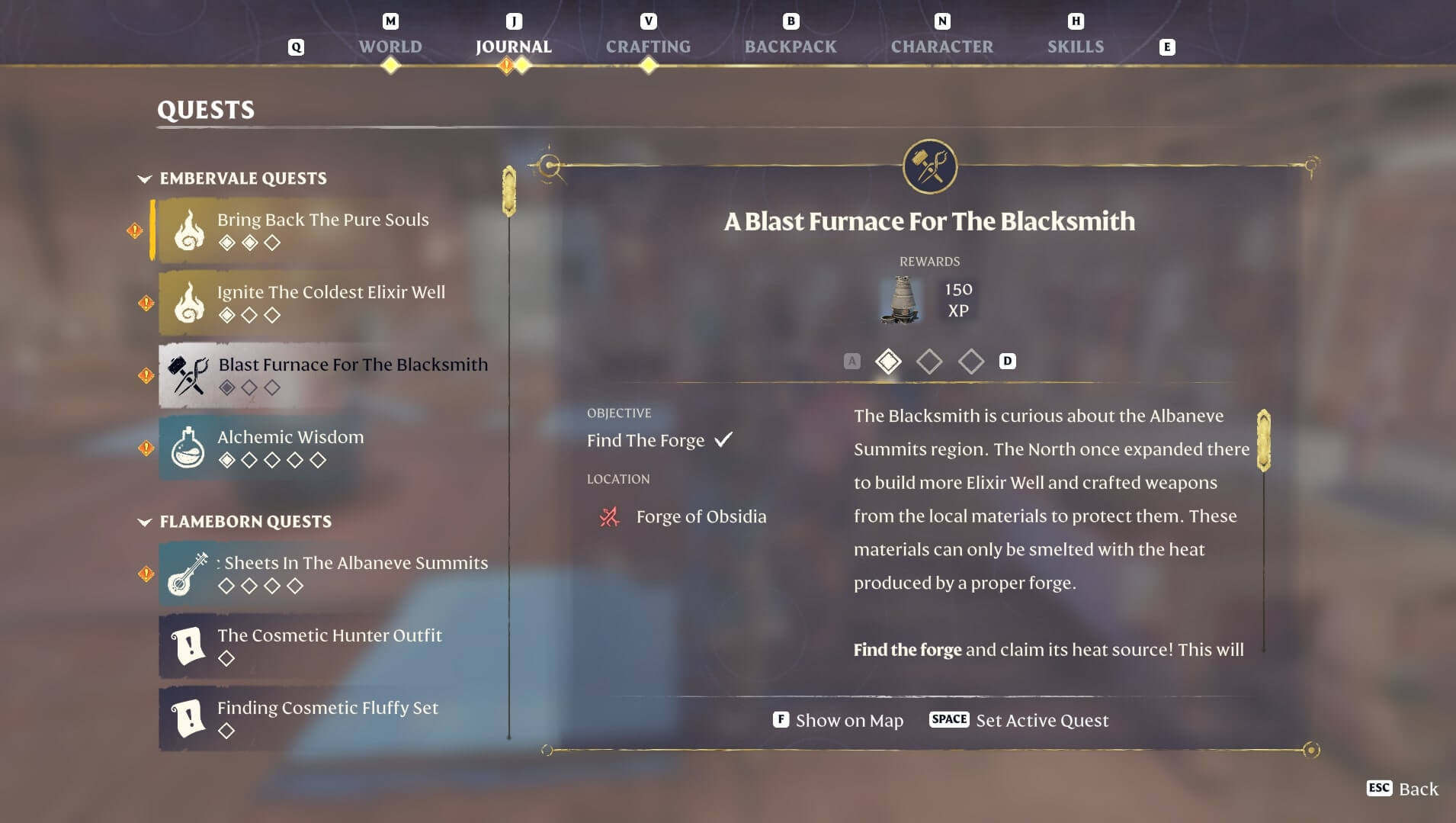
Task: Collapse the Embervale Quests section
Action: 144,178
